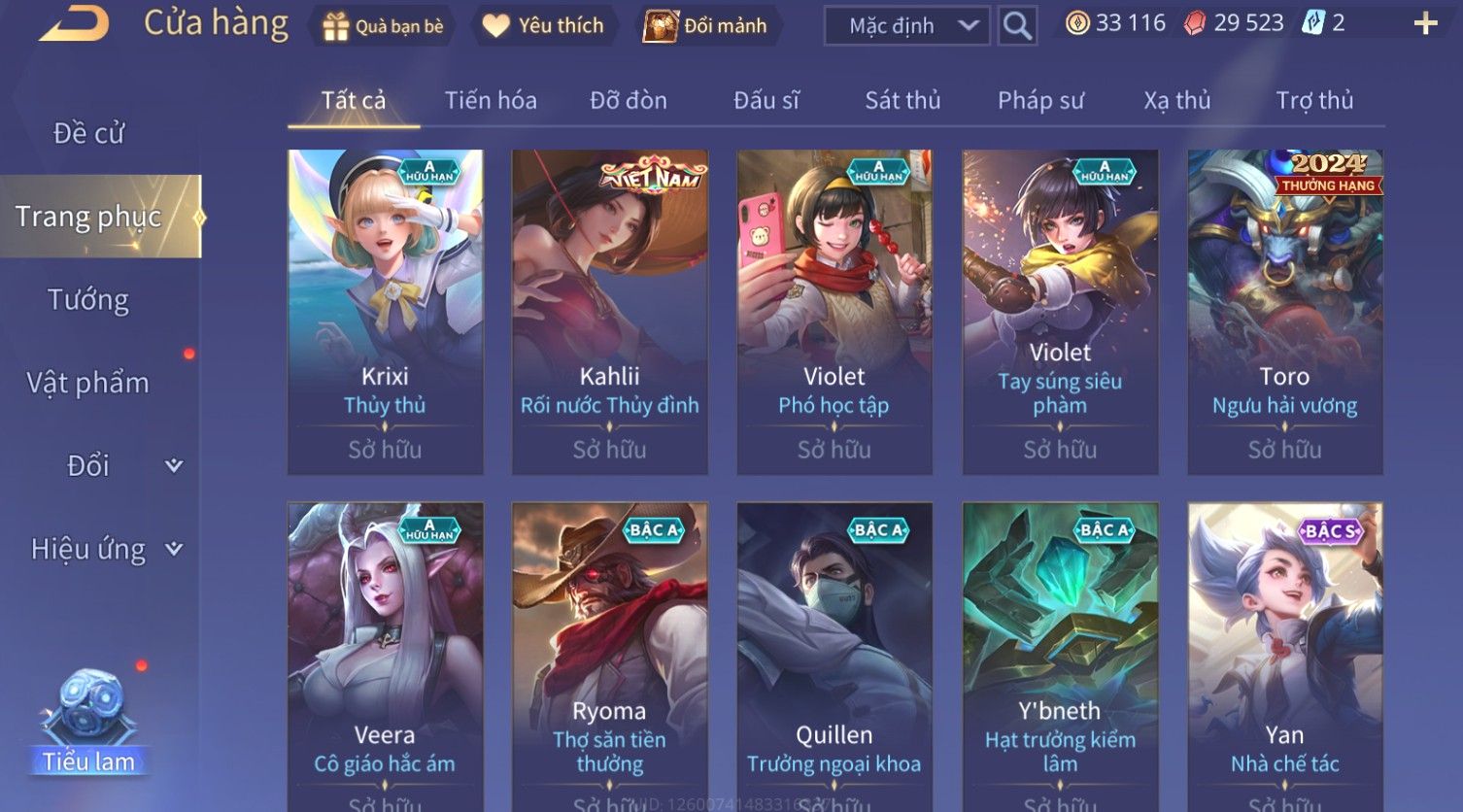Expand the Hiệu ứng menu entry
The width and height of the screenshot is (1463, 812).
105,550
